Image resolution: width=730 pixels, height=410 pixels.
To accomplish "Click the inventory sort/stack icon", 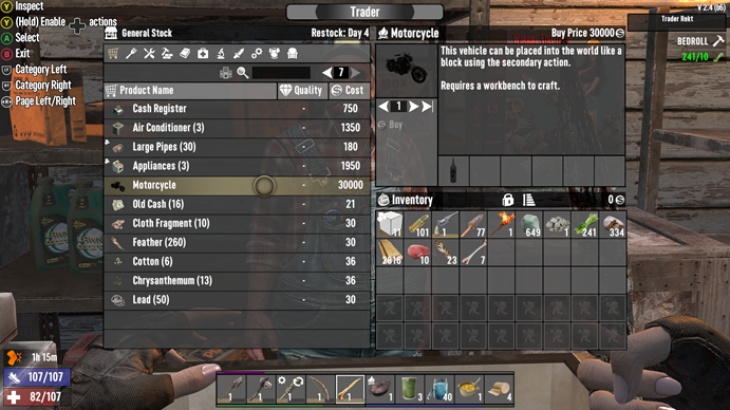I will click(x=529, y=200).
